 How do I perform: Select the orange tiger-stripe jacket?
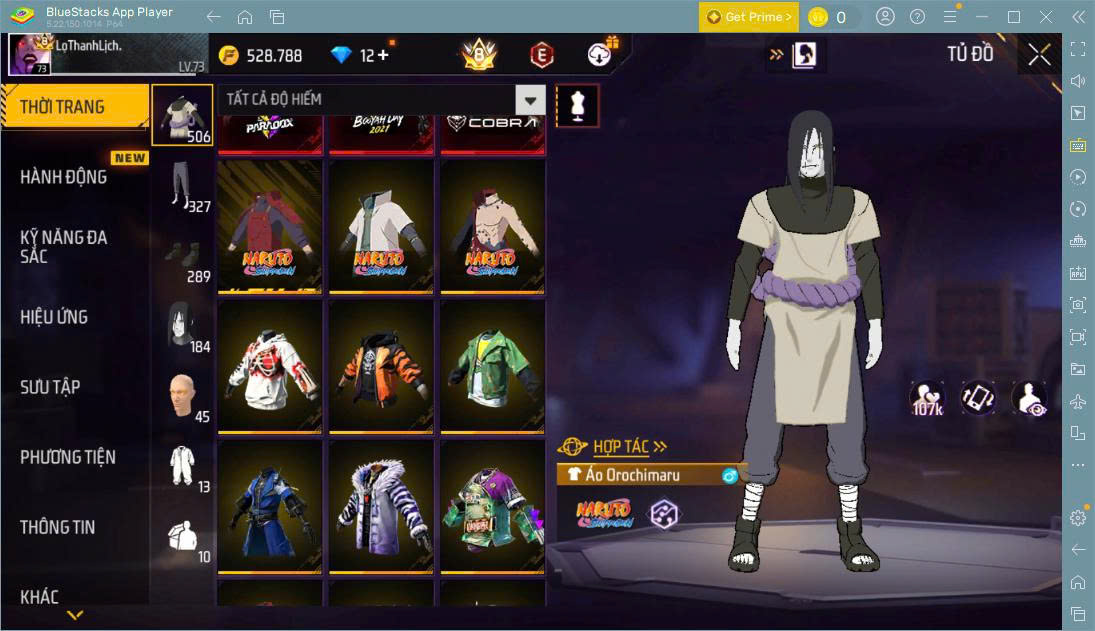pos(381,366)
